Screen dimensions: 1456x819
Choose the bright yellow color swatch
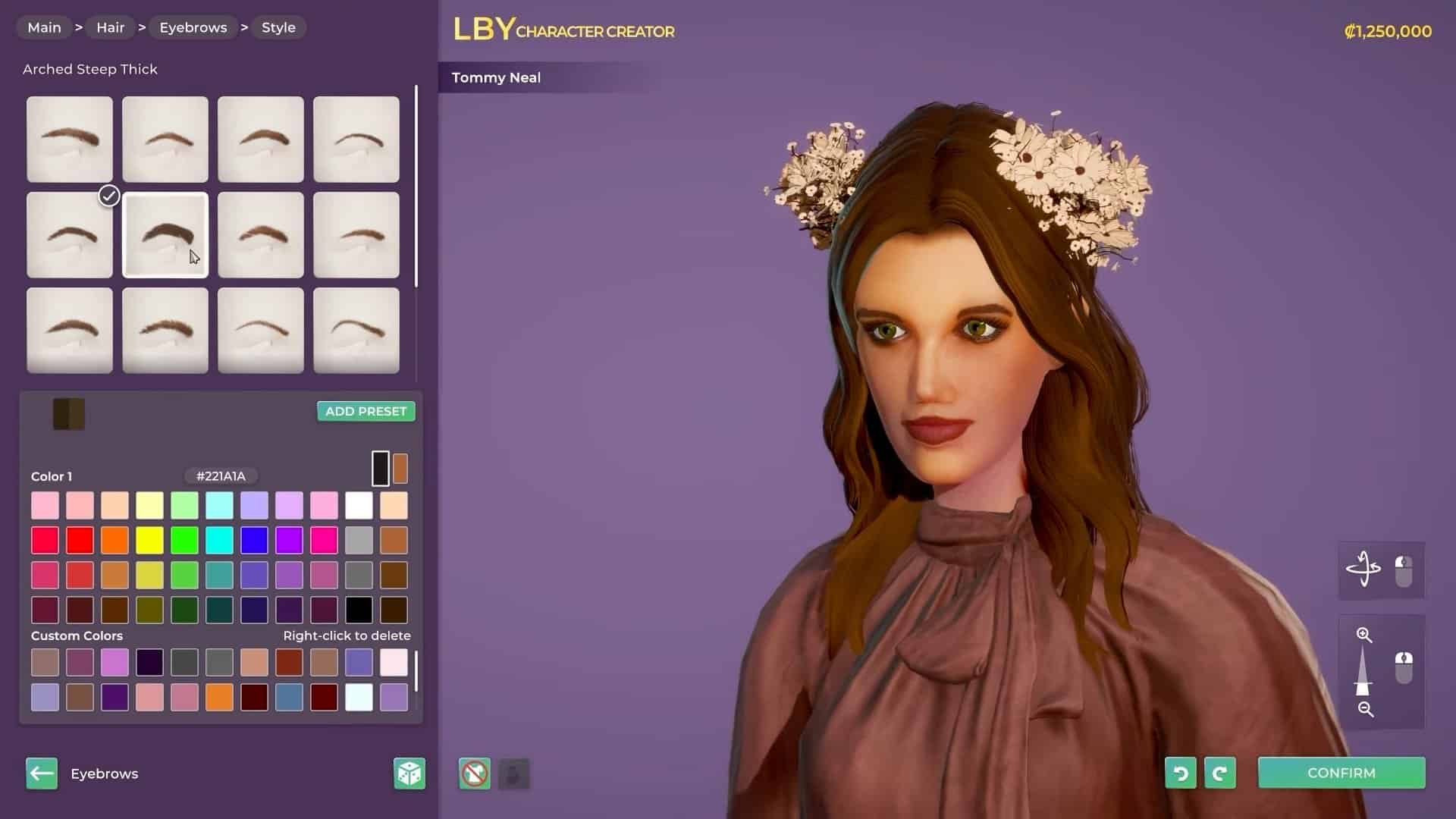tap(149, 541)
